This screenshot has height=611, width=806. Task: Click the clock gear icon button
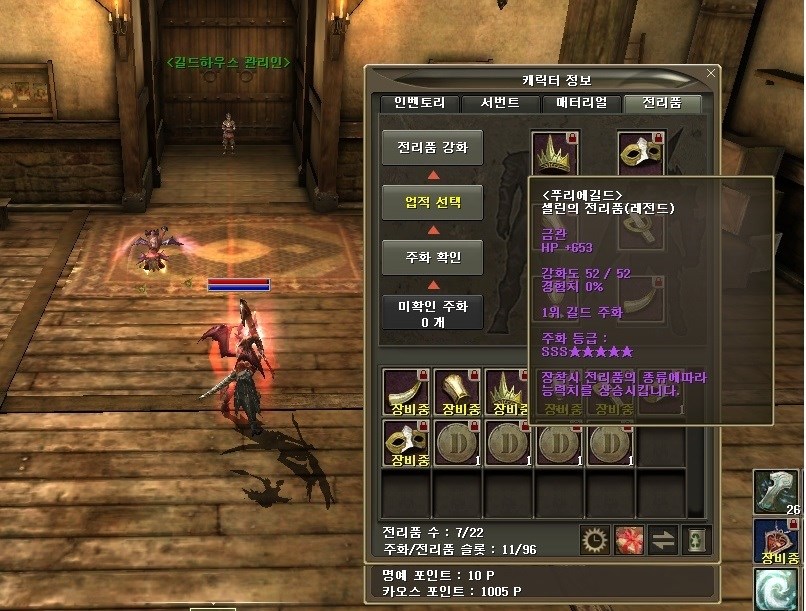(x=594, y=538)
